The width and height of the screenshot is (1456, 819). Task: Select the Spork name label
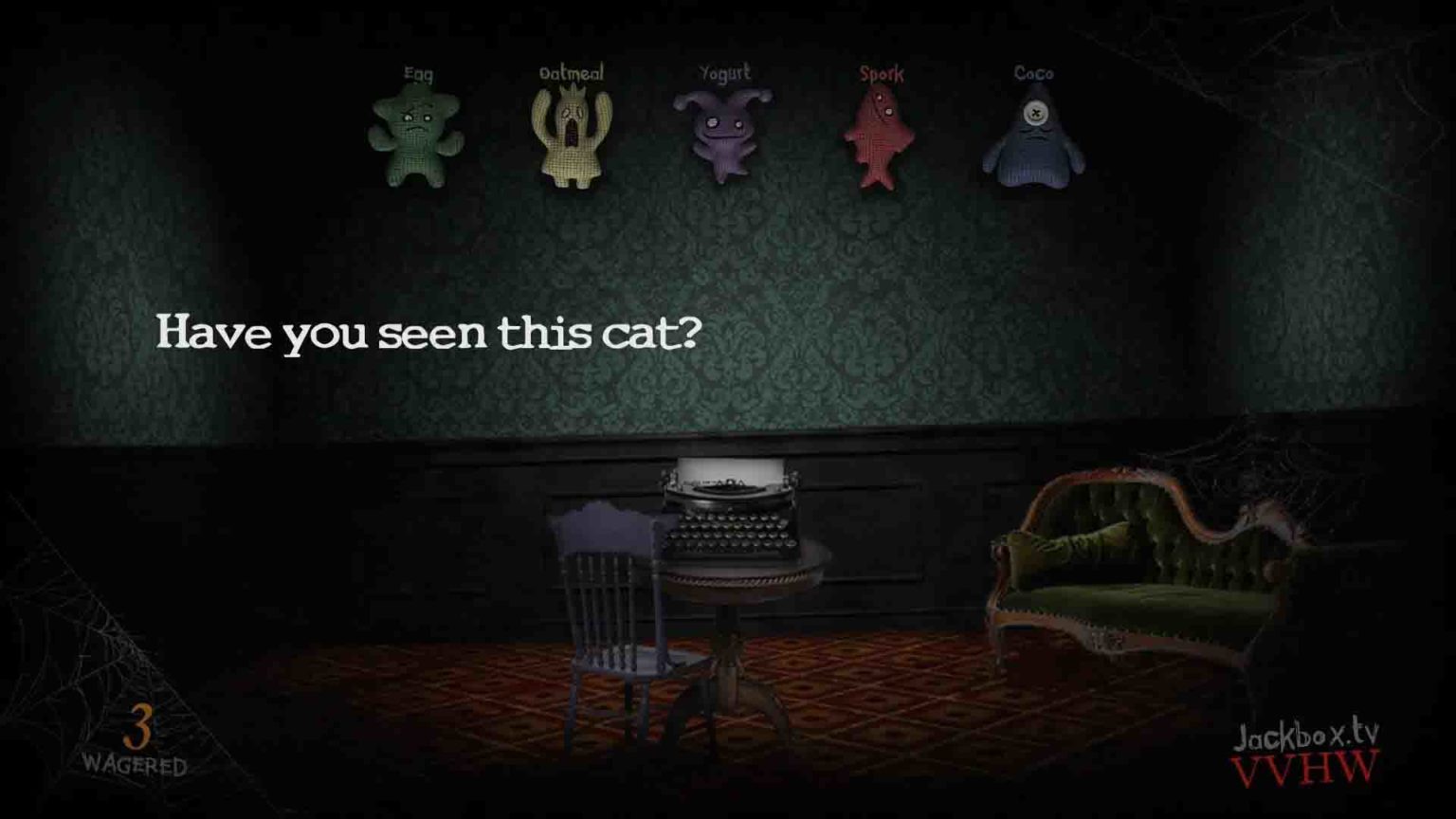[882, 72]
